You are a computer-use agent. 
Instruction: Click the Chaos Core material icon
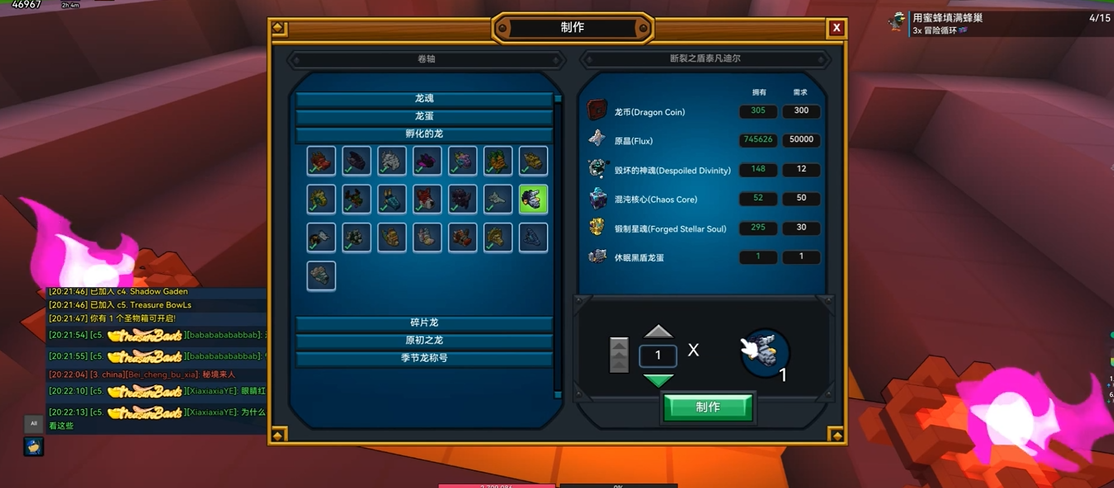coord(598,198)
